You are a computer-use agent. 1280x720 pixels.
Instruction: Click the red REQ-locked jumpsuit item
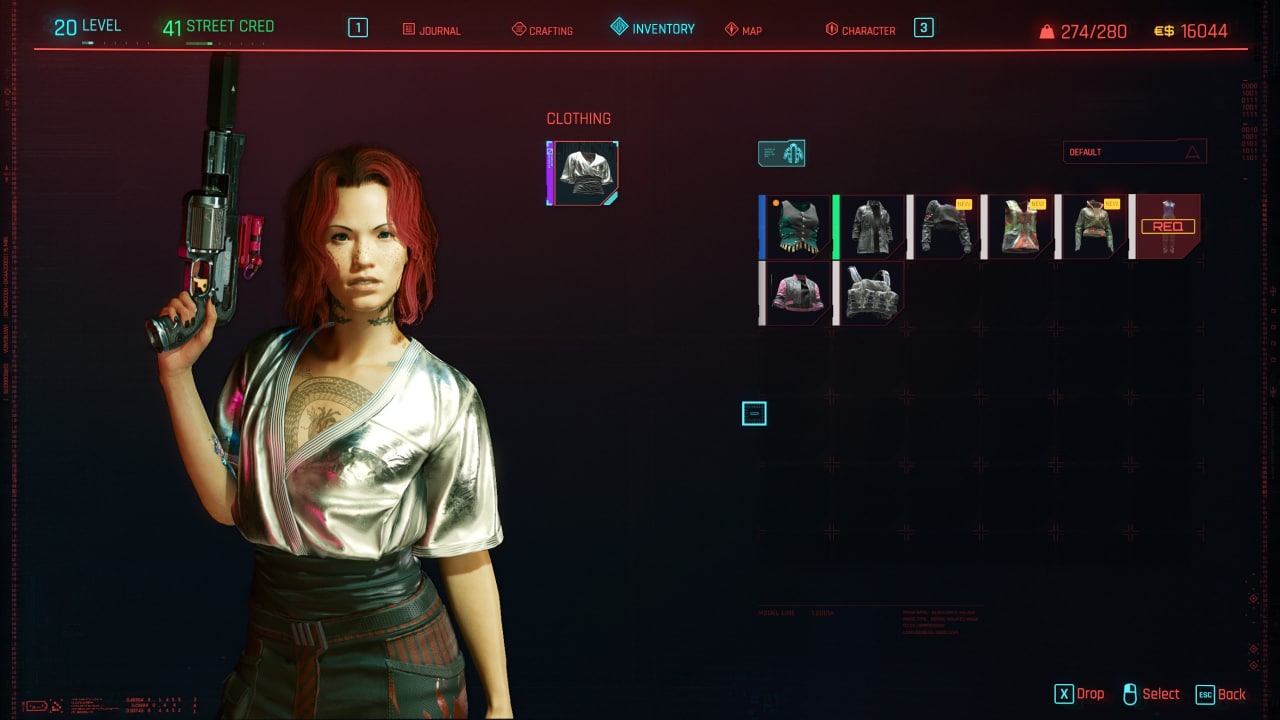(1166, 227)
